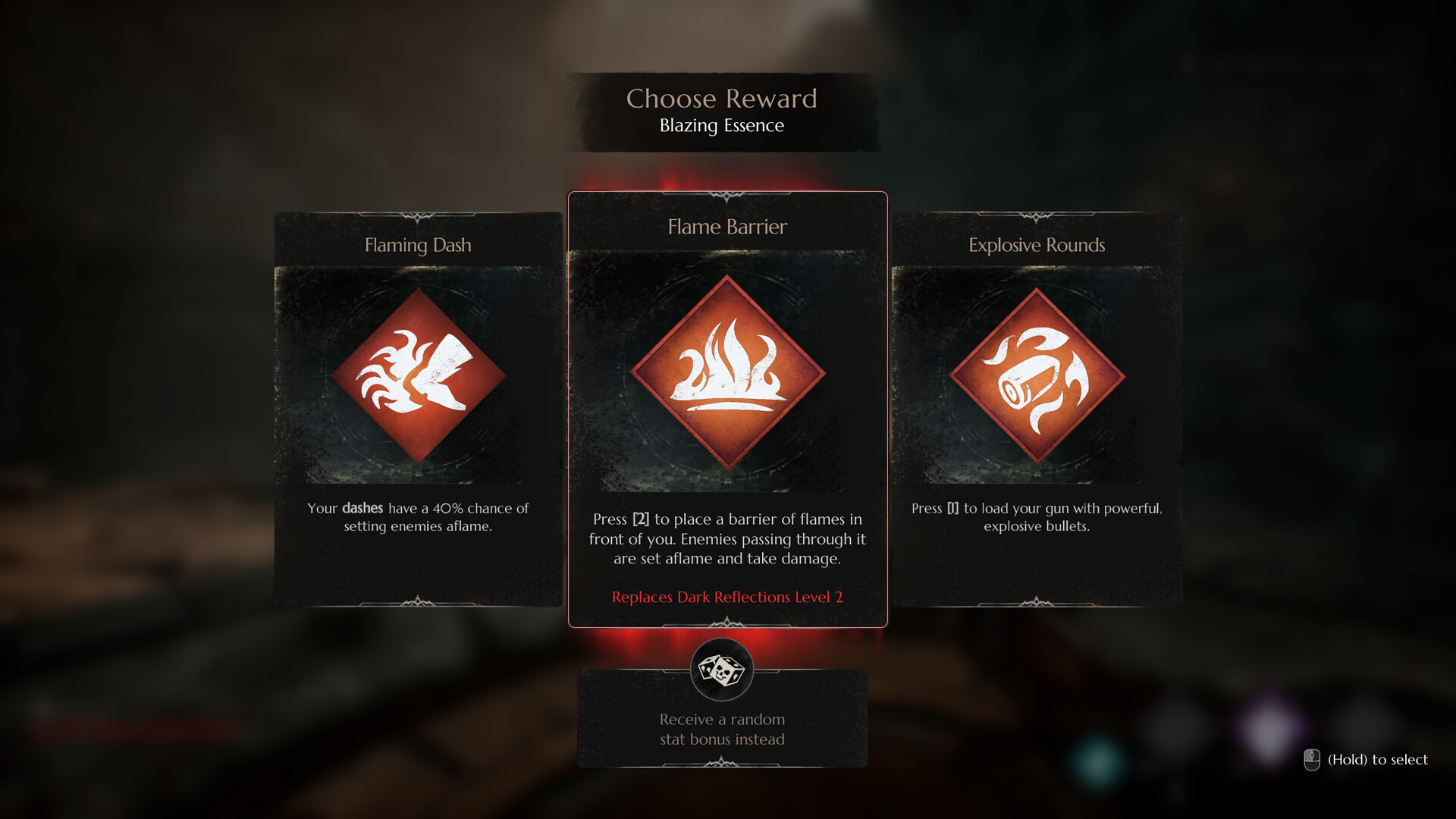
Task: Click the skull dice icon below the cards
Action: coord(723,670)
